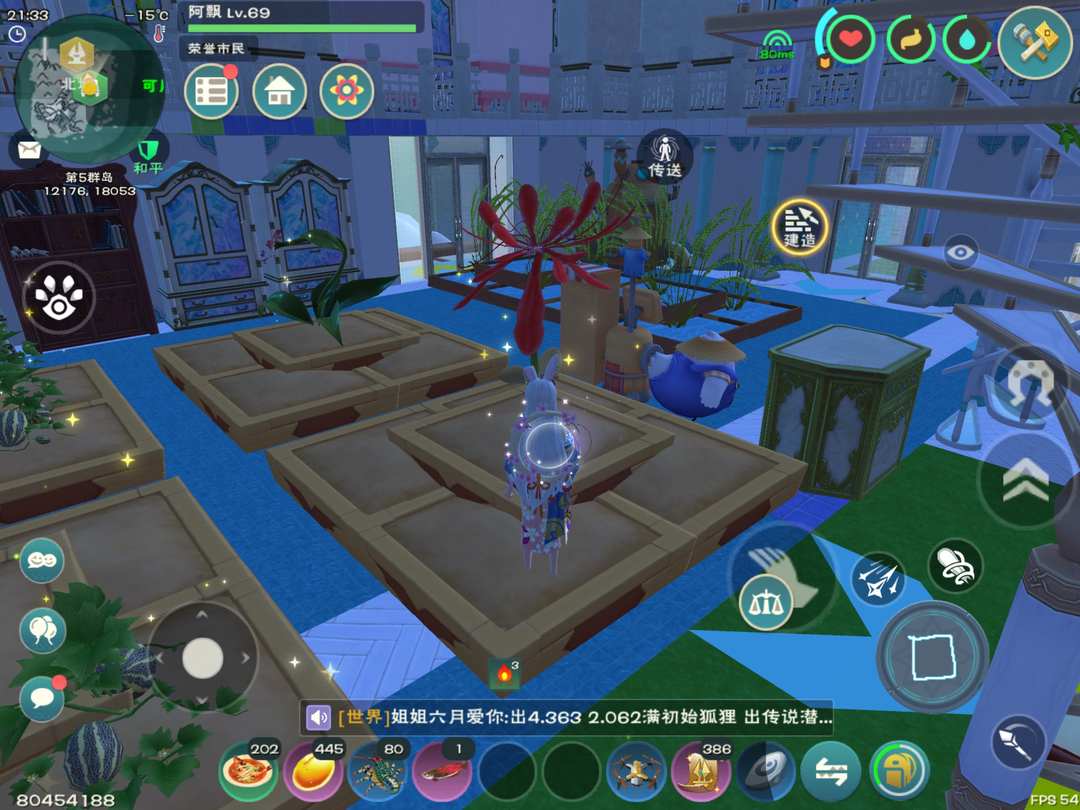The width and height of the screenshot is (1080, 810).
Task: Open the hammer crafting menu
Action: point(1035,42)
